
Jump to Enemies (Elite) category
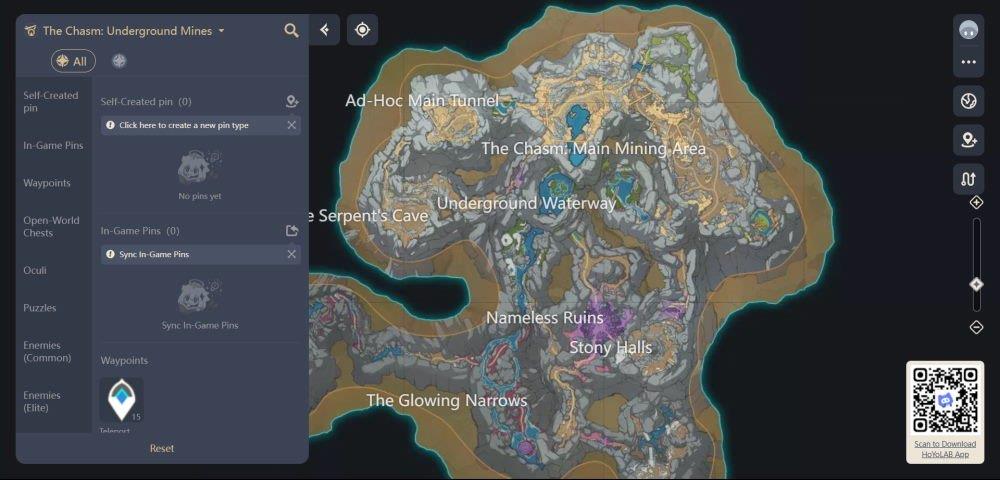(x=42, y=401)
